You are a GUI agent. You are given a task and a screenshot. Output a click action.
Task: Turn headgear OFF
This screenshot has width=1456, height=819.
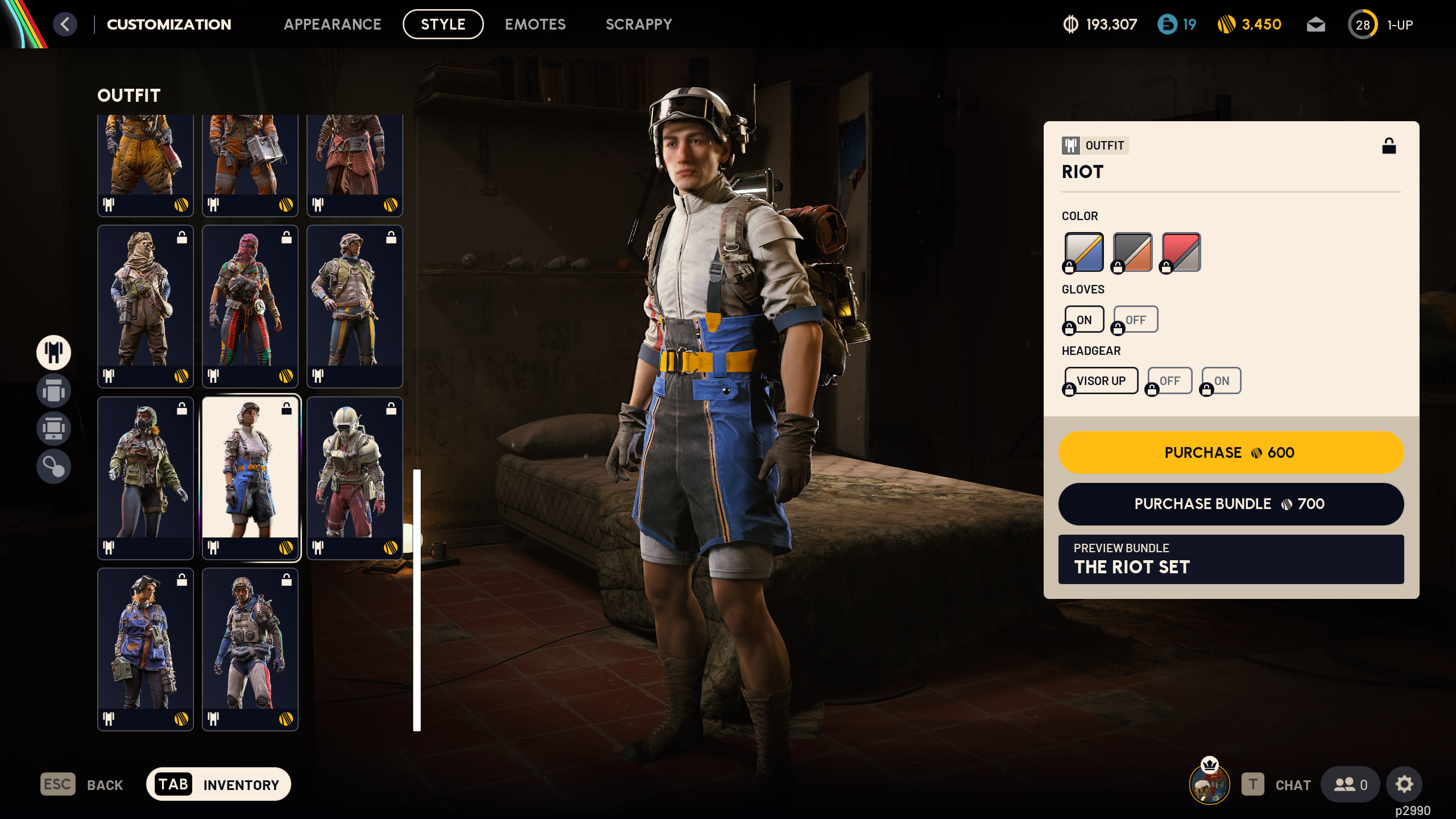1169,380
